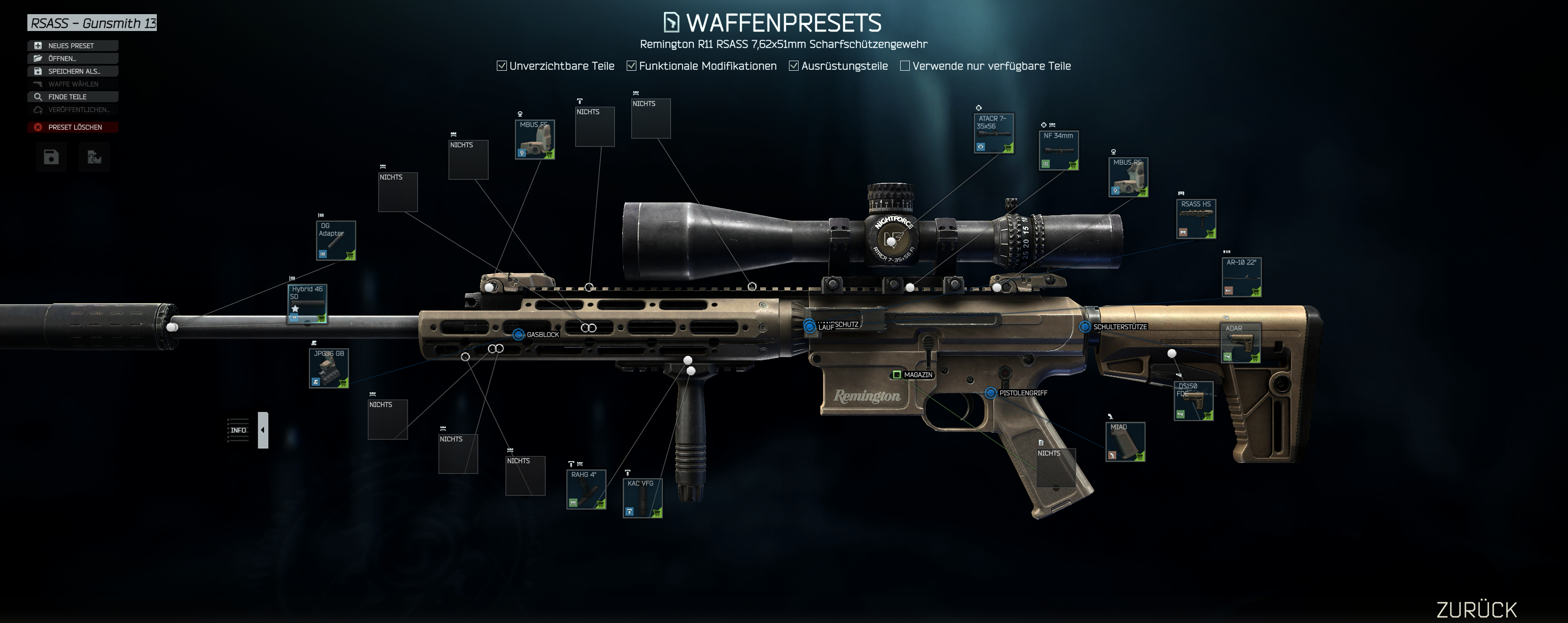The width and height of the screenshot is (1568, 623).
Task: Go back with the Zurück button
Action: (1476, 609)
